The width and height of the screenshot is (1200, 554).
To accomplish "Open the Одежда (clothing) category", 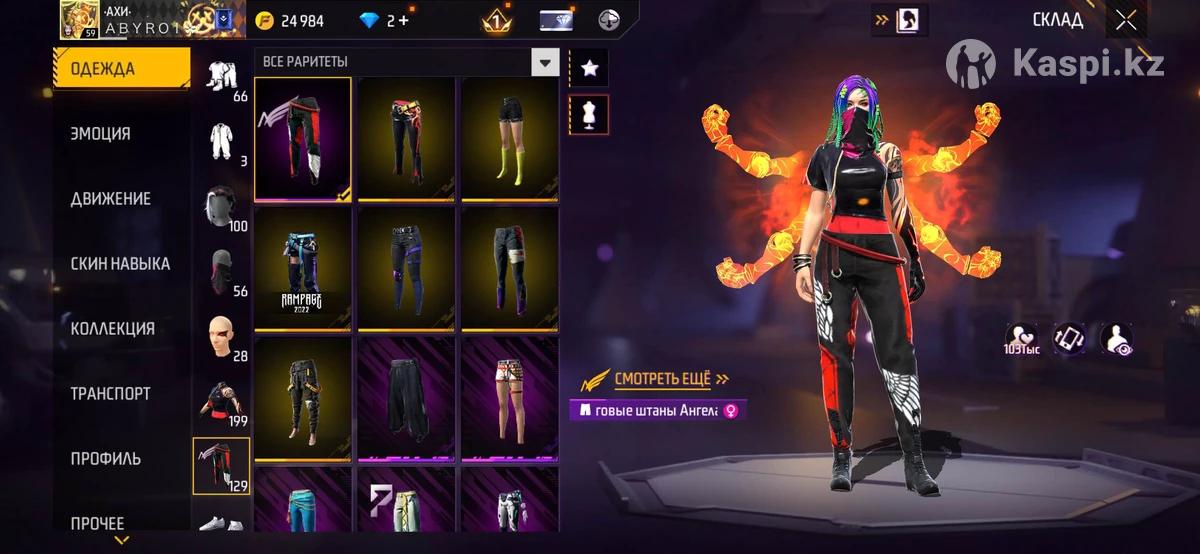I will tap(121, 69).
